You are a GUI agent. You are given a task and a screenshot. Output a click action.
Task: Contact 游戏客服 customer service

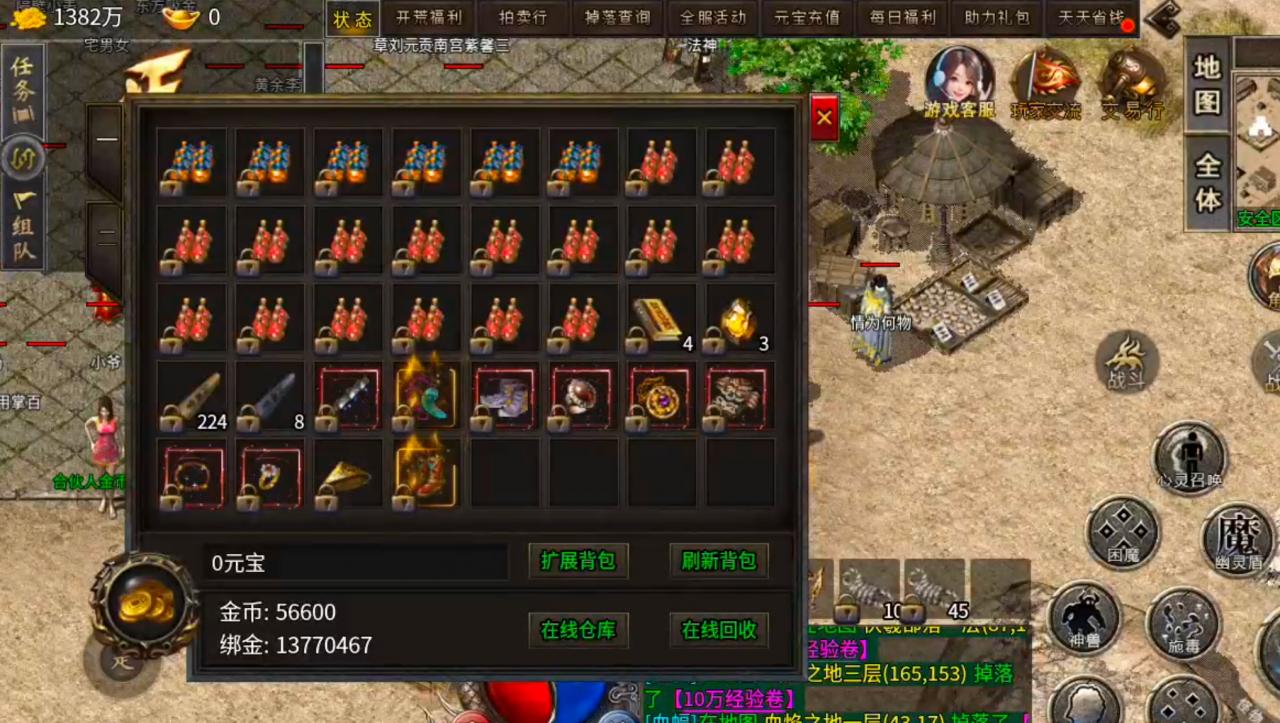click(x=959, y=82)
